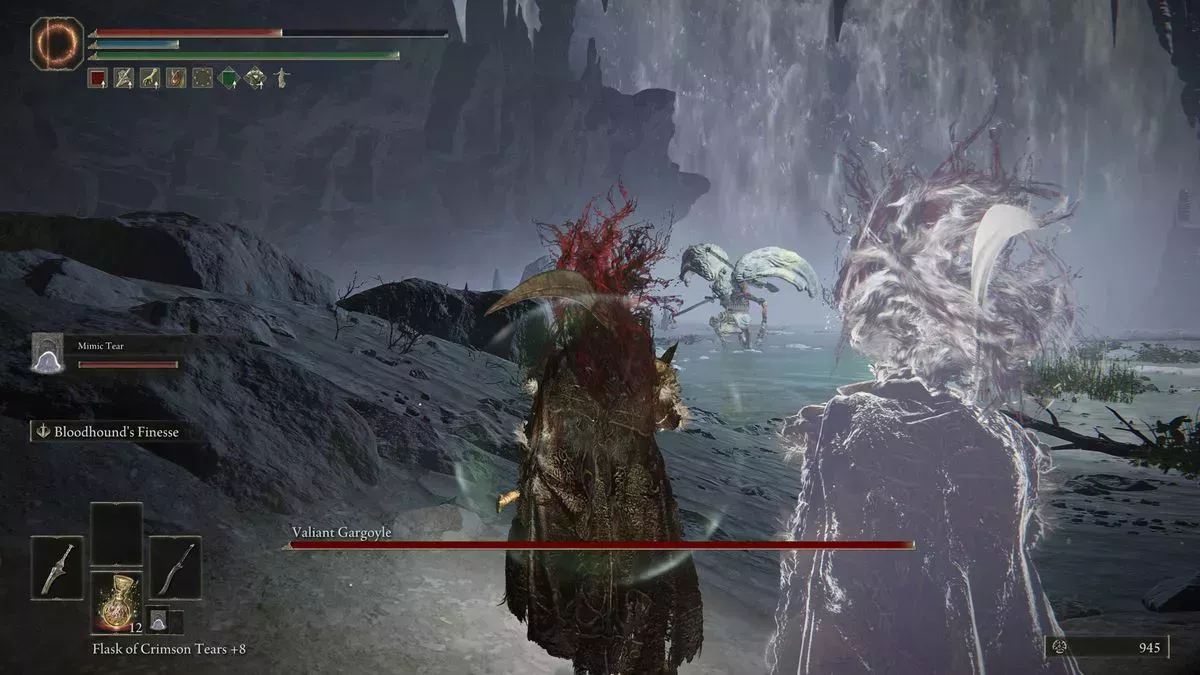Inspect the clawed limb buff icon
Image resolution: width=1200 pixels, height=675 pixels.
(x=150, y=78)
